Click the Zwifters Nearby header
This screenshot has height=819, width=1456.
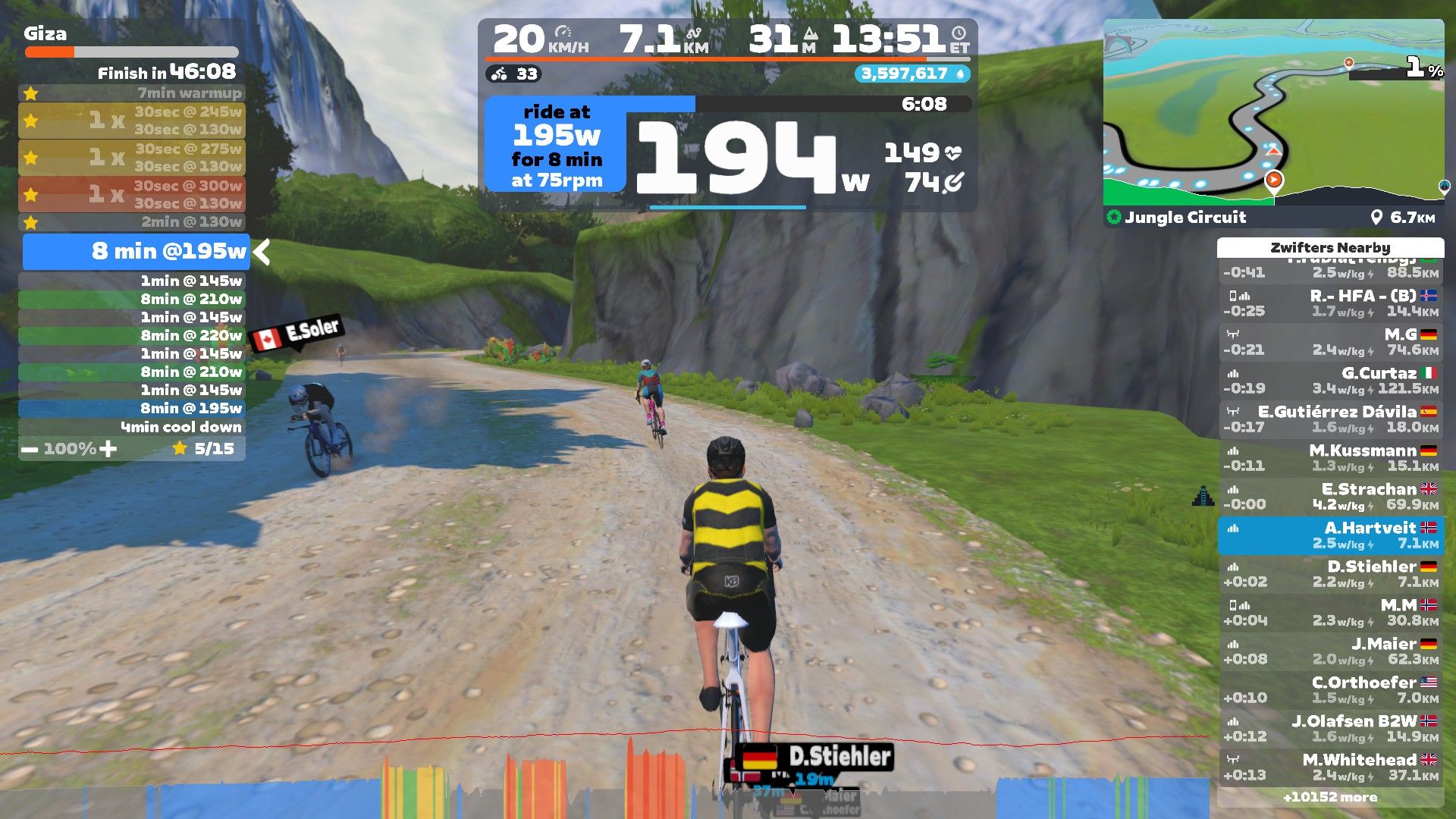point(1330,248)
